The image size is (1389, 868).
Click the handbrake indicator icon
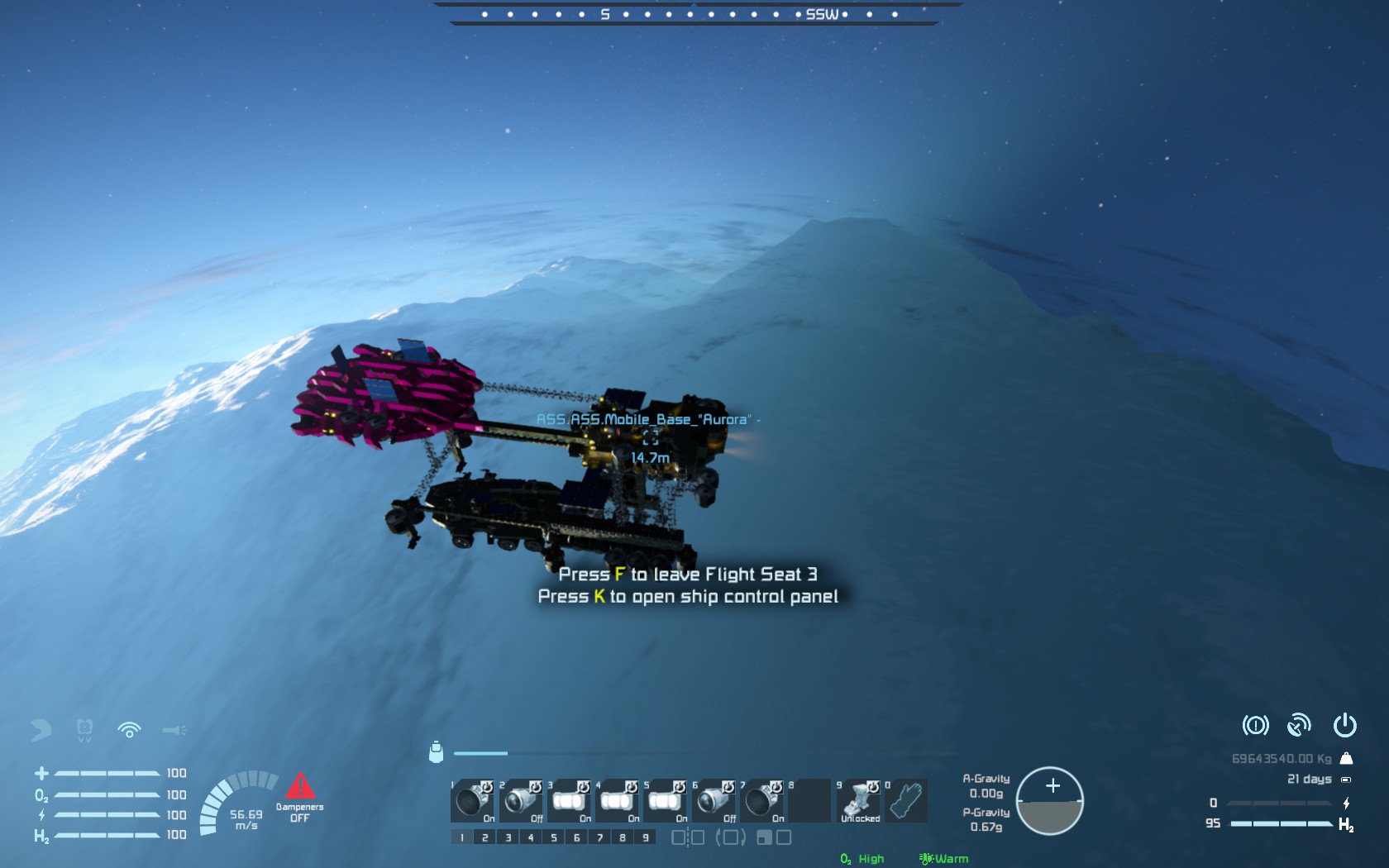[1255, 726]
